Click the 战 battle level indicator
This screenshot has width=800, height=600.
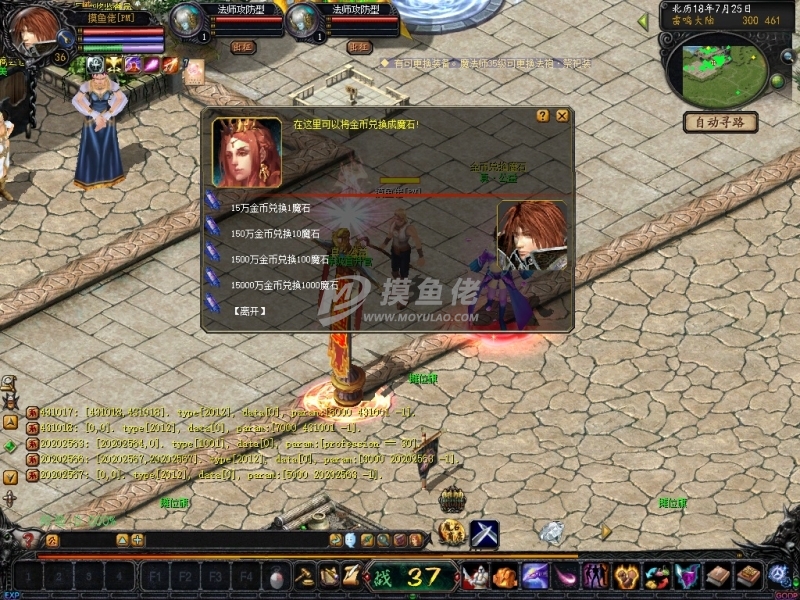tap(410, 577)
